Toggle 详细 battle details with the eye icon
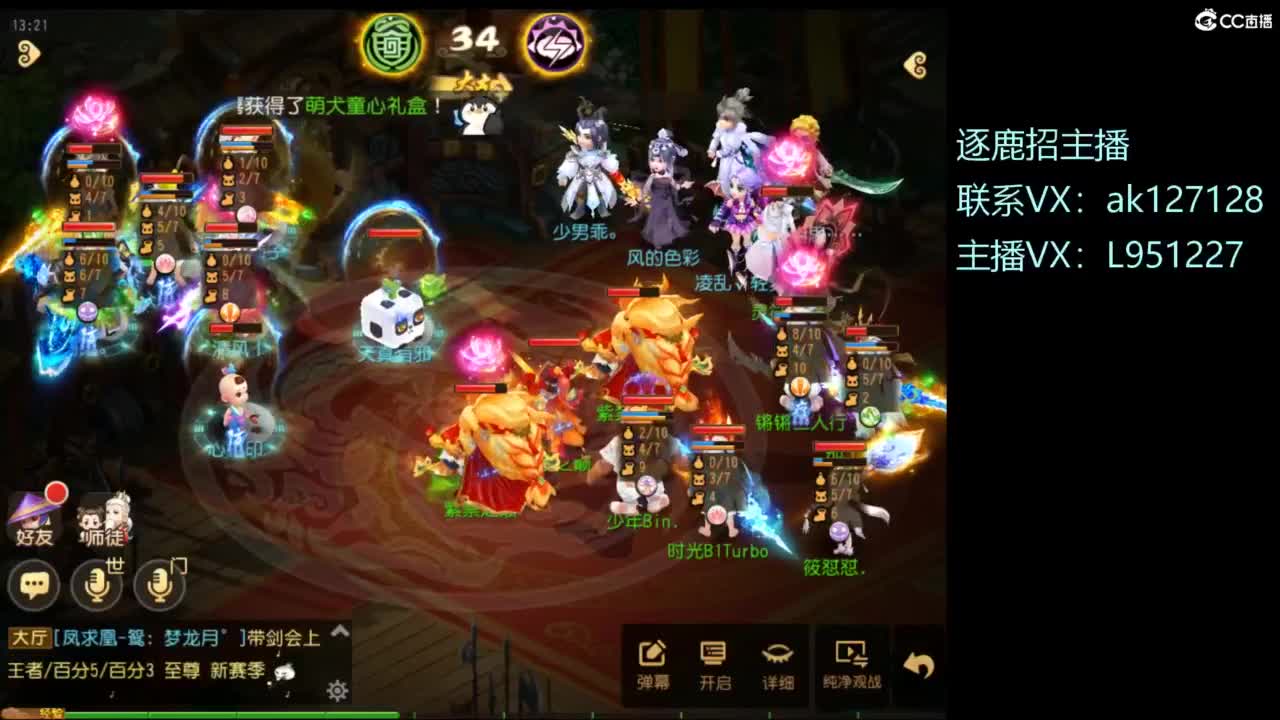Image resolution: width=1280 pixels, height=720 pixels. [781, 655]
